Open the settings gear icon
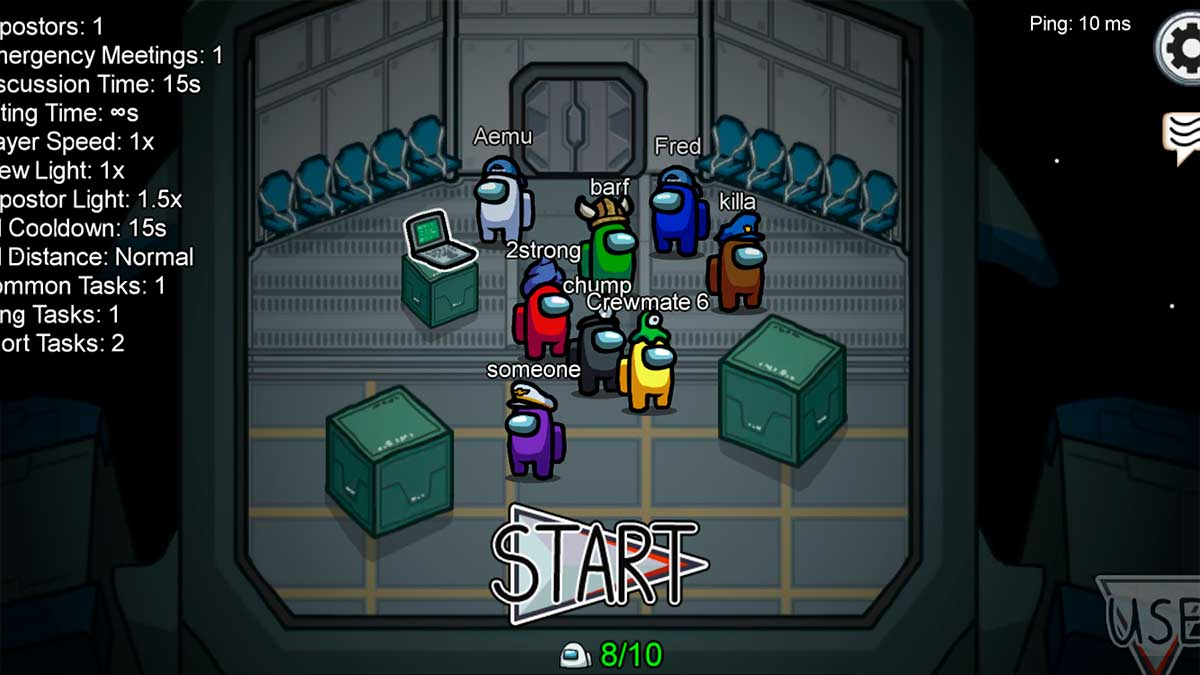Screen dimensions: 1200x675 [x=1182, y=48]
